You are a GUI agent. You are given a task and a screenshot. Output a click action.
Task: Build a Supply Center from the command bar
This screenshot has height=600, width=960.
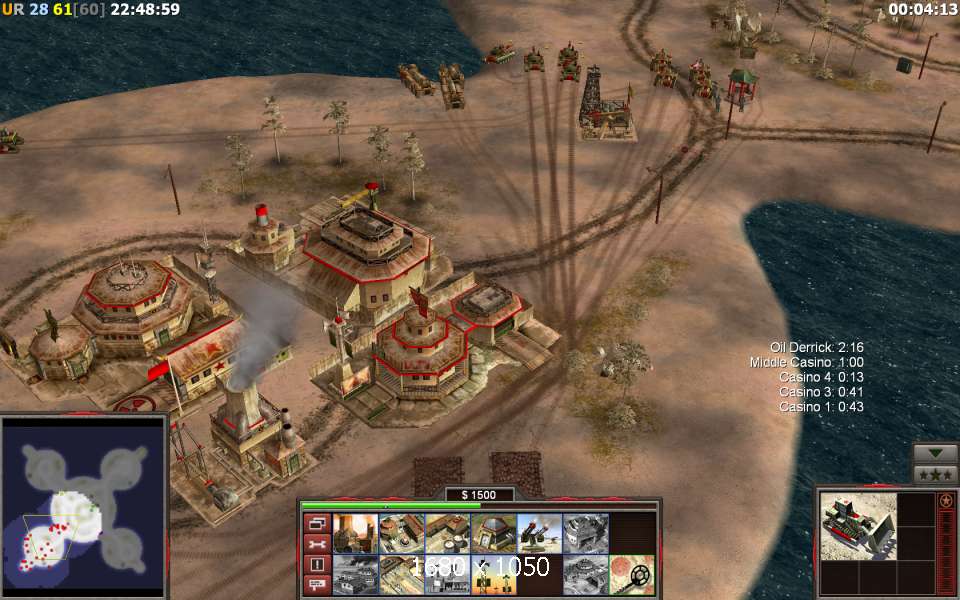447,534
